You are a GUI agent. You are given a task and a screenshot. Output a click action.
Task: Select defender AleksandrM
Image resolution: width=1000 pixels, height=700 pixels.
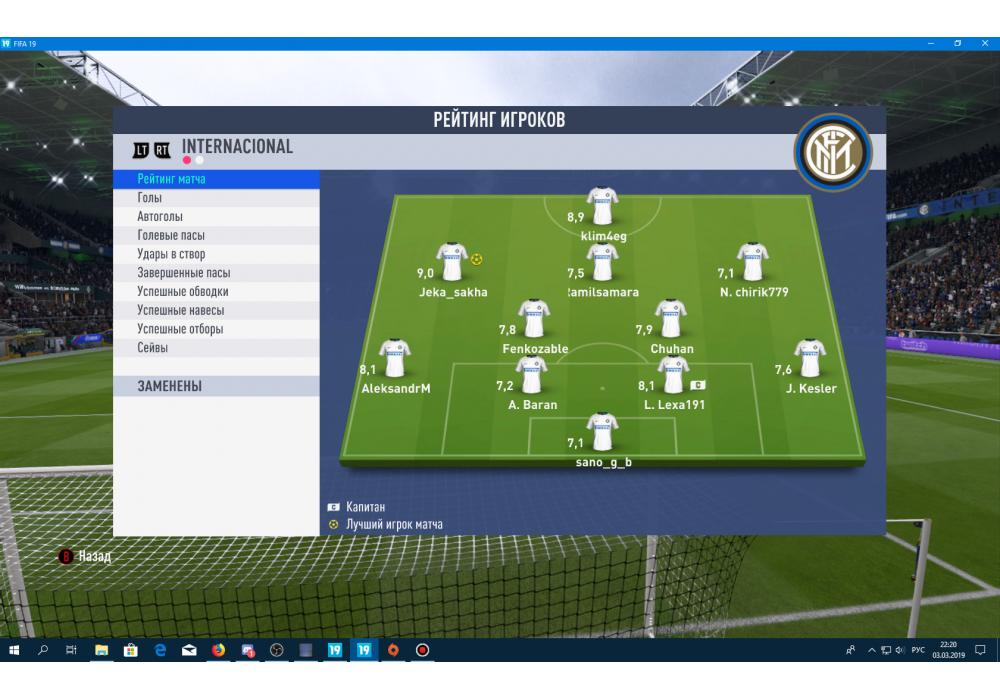pos(395,359)
